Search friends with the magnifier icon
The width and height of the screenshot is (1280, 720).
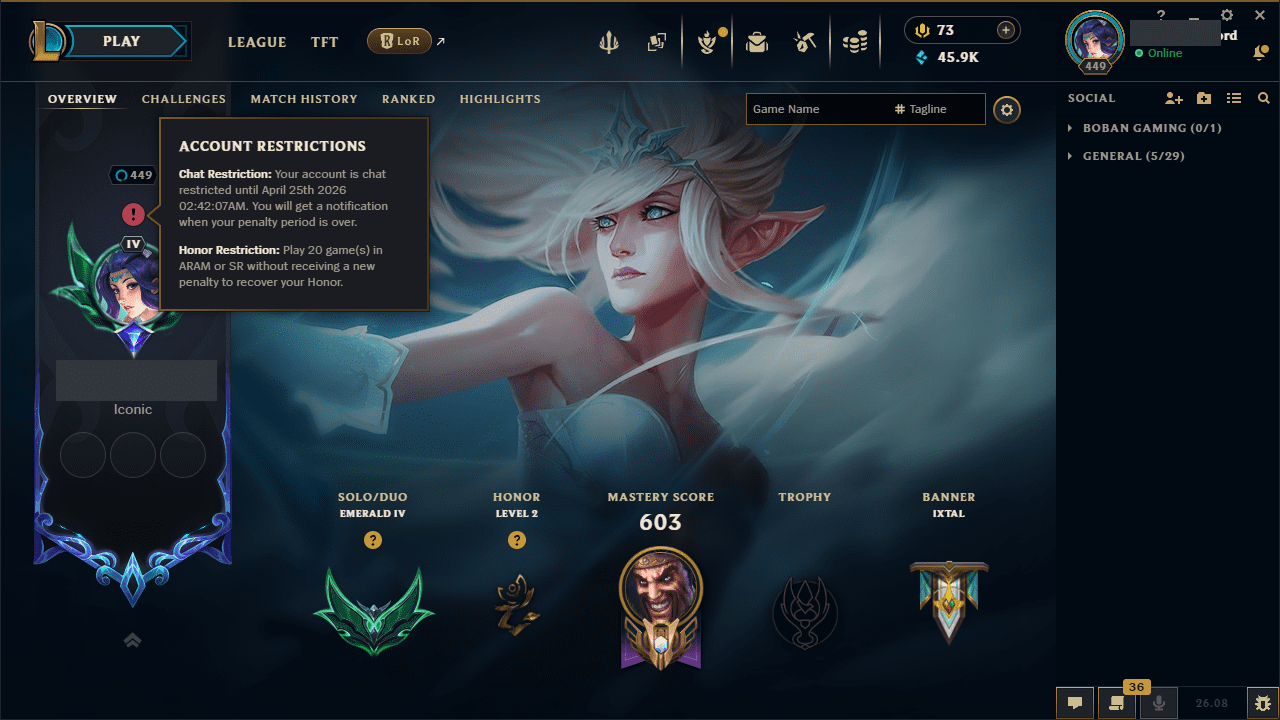point(1264,98)
